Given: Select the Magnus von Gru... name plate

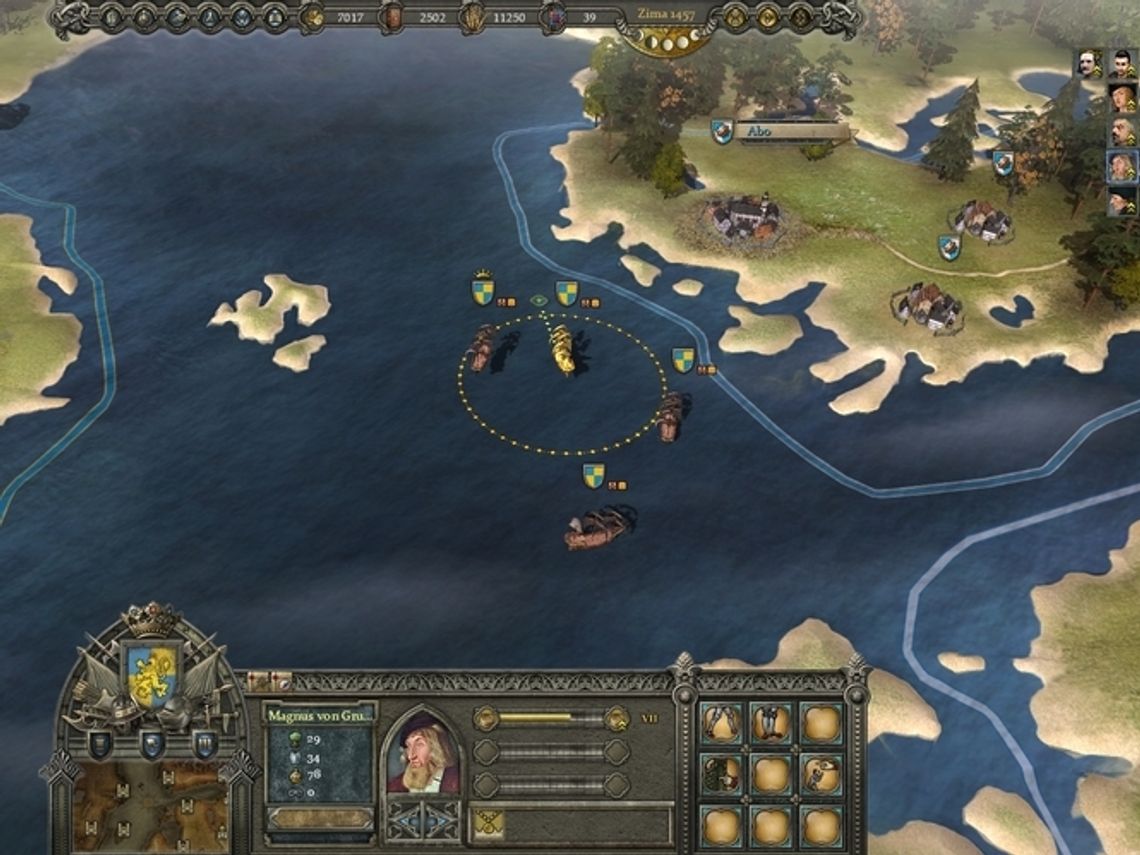Looking at the screenshot, I should tap(319, 716).
